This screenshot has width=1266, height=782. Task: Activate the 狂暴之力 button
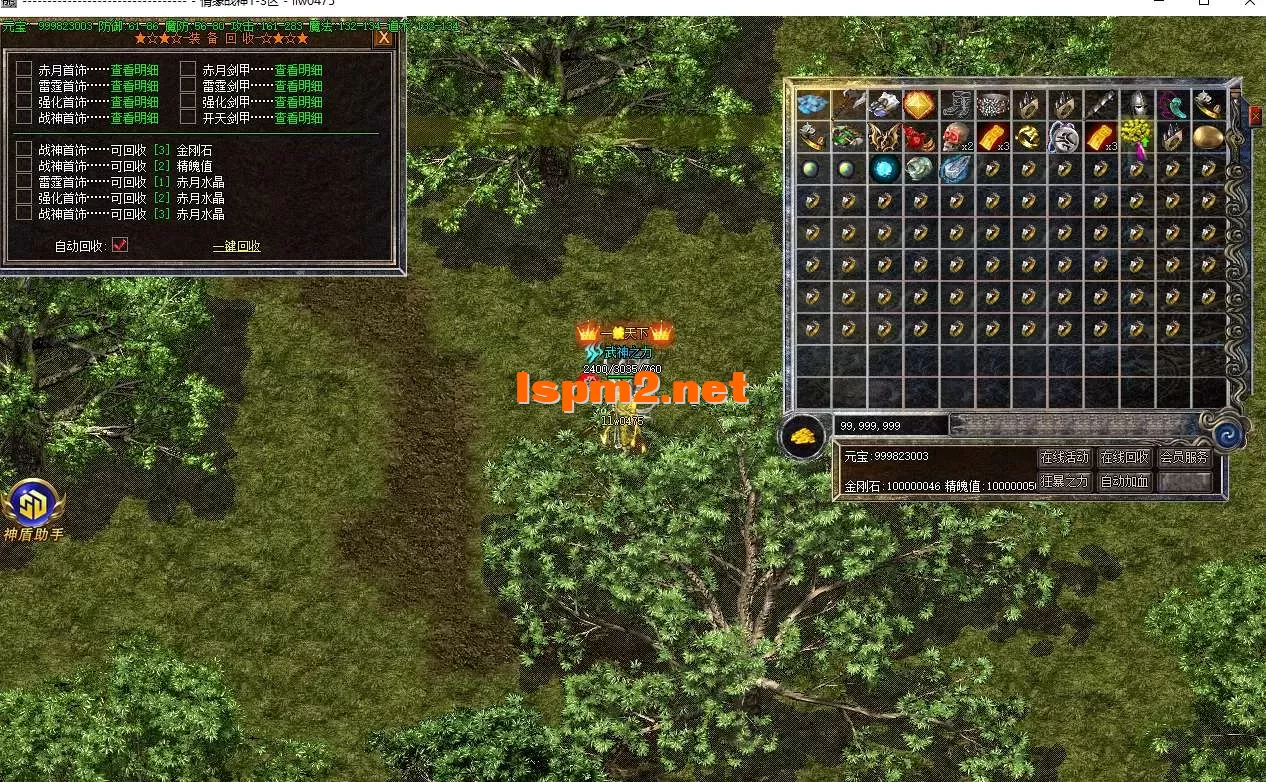(1064, 482)
